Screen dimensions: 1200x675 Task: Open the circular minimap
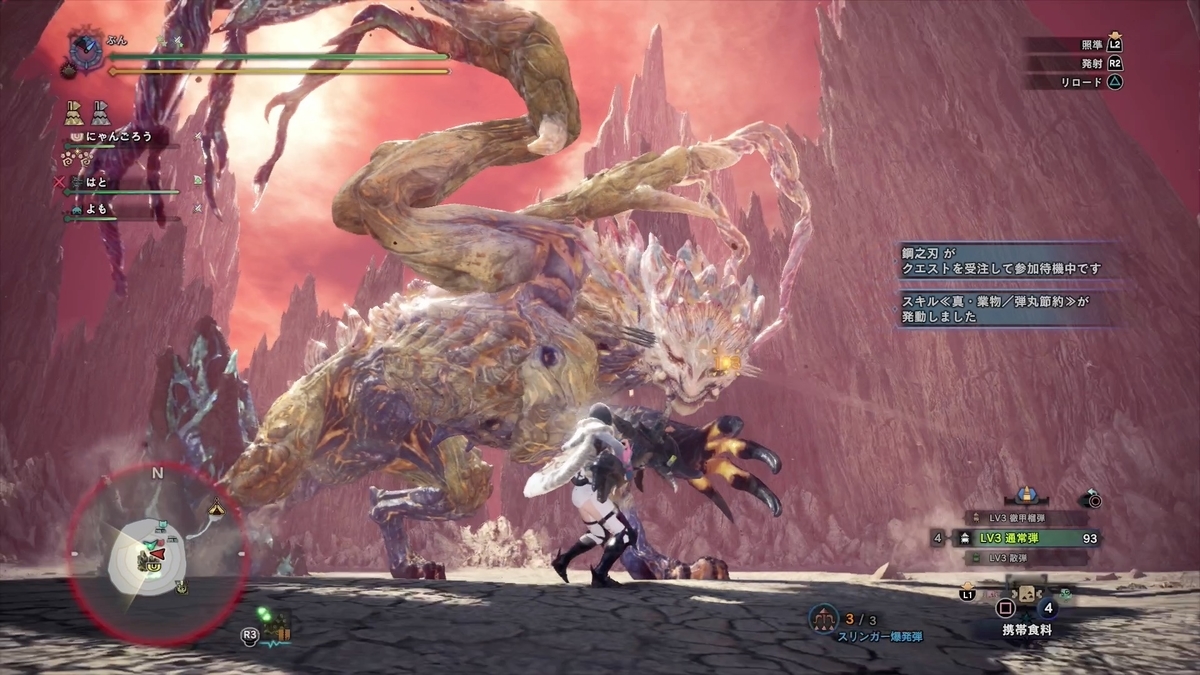tap(156, 552)
